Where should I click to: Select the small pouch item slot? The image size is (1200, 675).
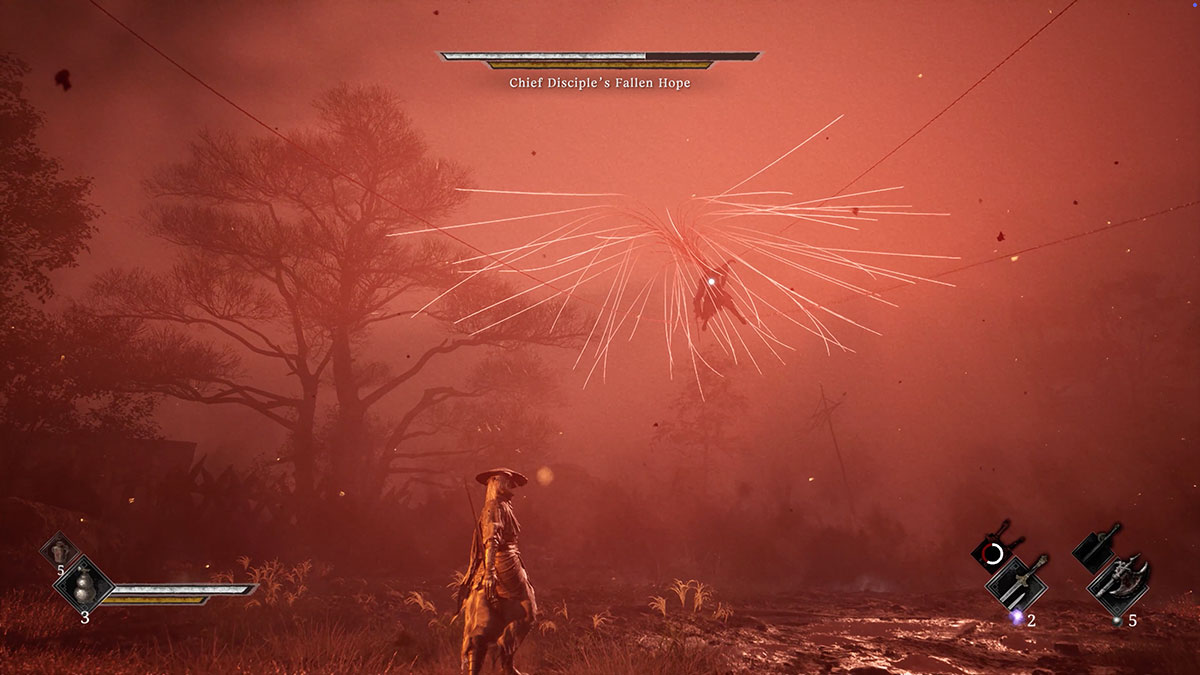pos(60,549)
